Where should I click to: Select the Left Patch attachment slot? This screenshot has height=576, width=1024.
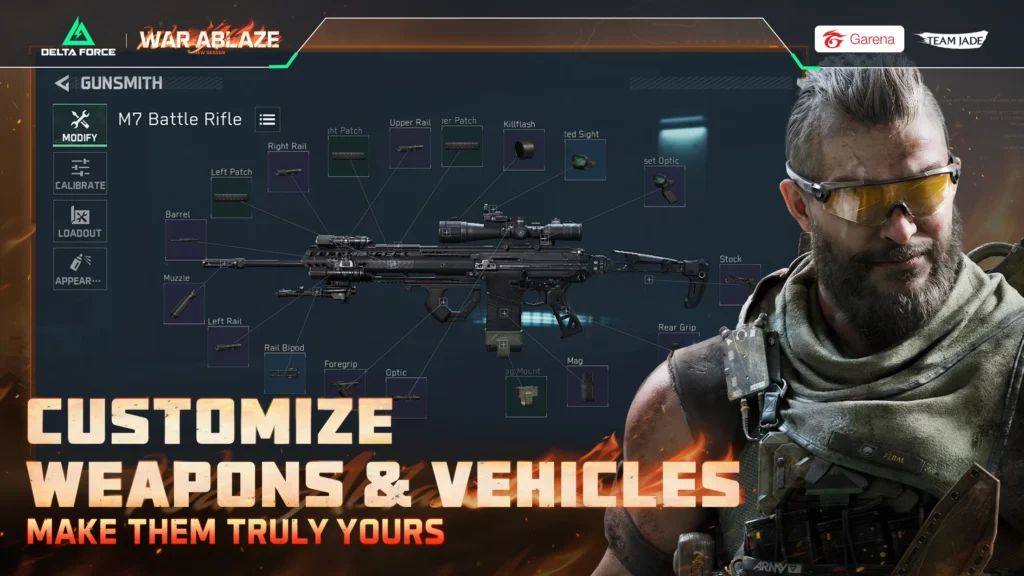click(x=231, y=197)
